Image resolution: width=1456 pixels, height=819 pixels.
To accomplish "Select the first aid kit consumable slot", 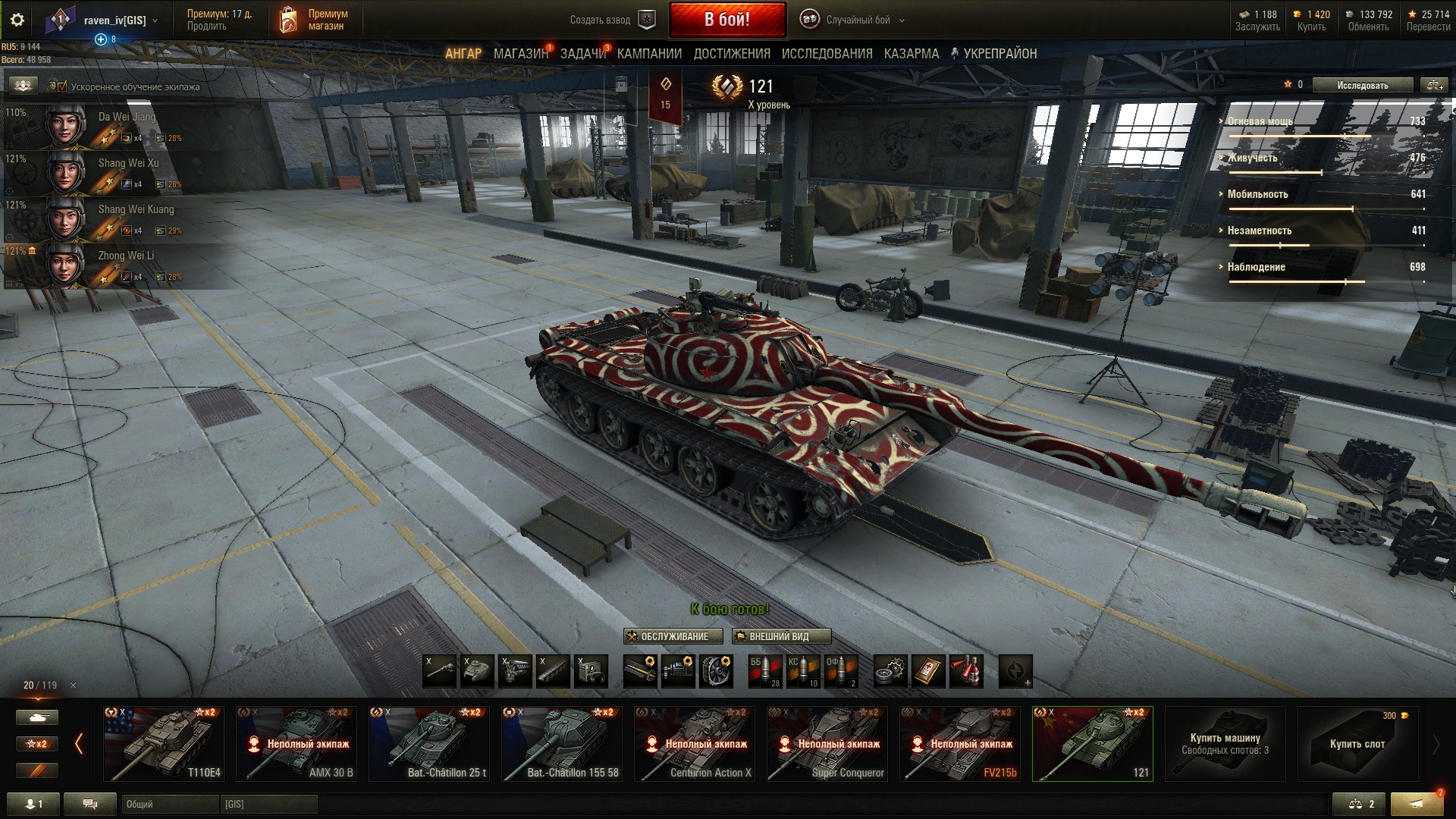I will tap(928, 671).
